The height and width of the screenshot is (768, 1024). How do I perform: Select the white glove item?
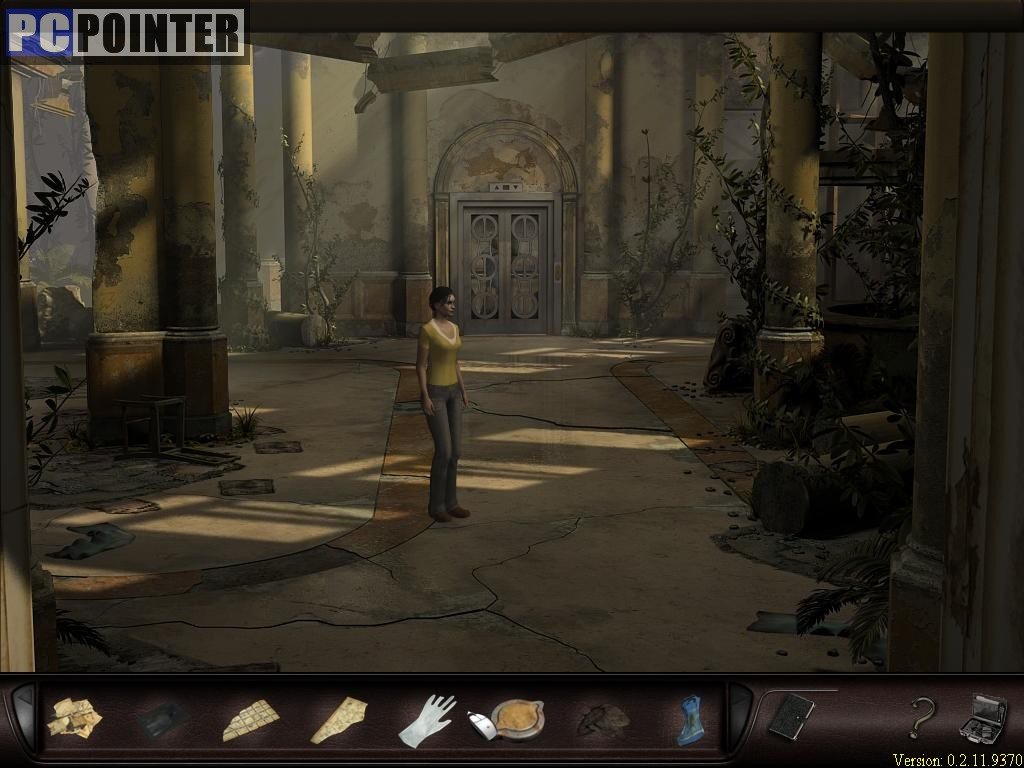pyautogui.click(x=427, y=720)
